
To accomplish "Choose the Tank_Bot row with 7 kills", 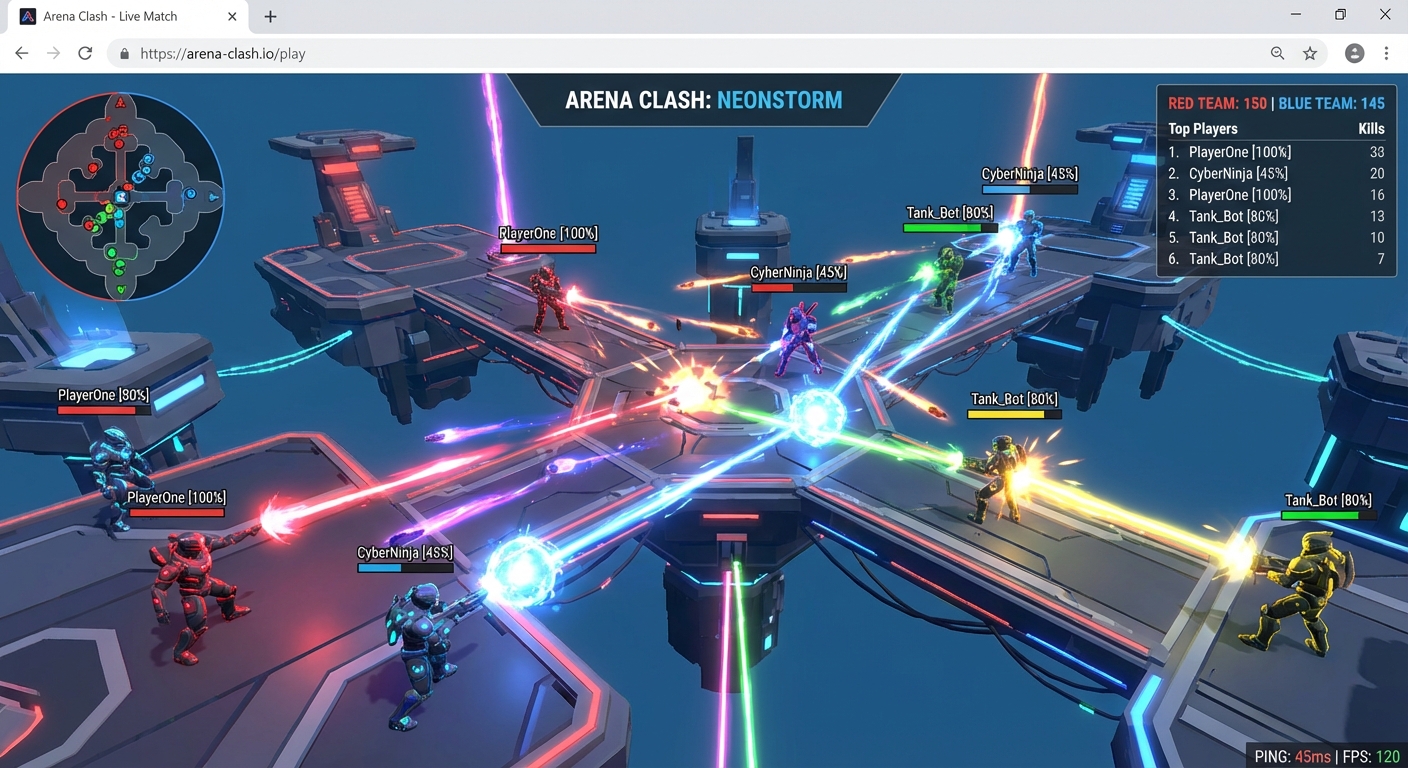I will pyautogui.click(x=1276, y=259).
